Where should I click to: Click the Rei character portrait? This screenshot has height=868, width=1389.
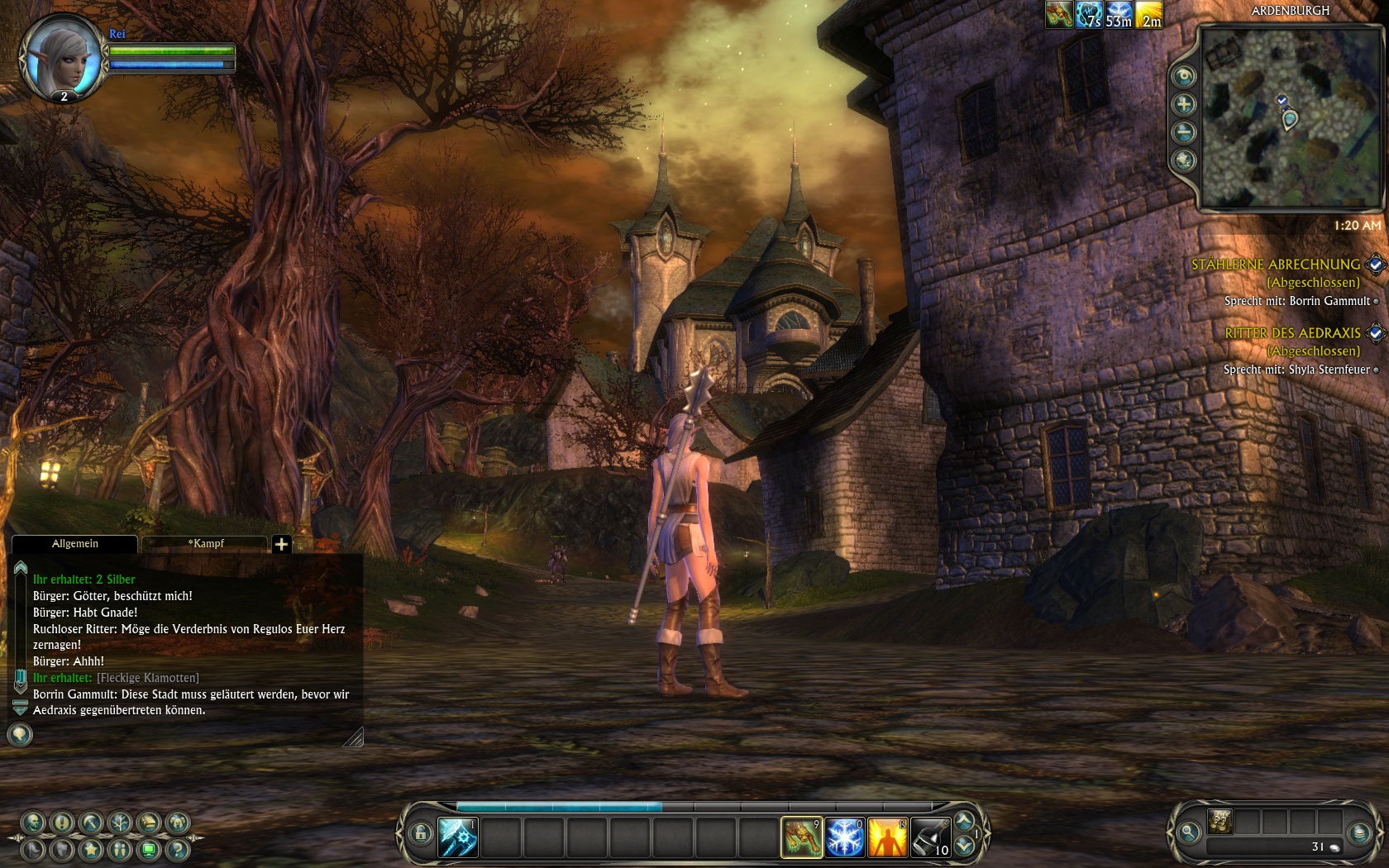tap(62, 56)
